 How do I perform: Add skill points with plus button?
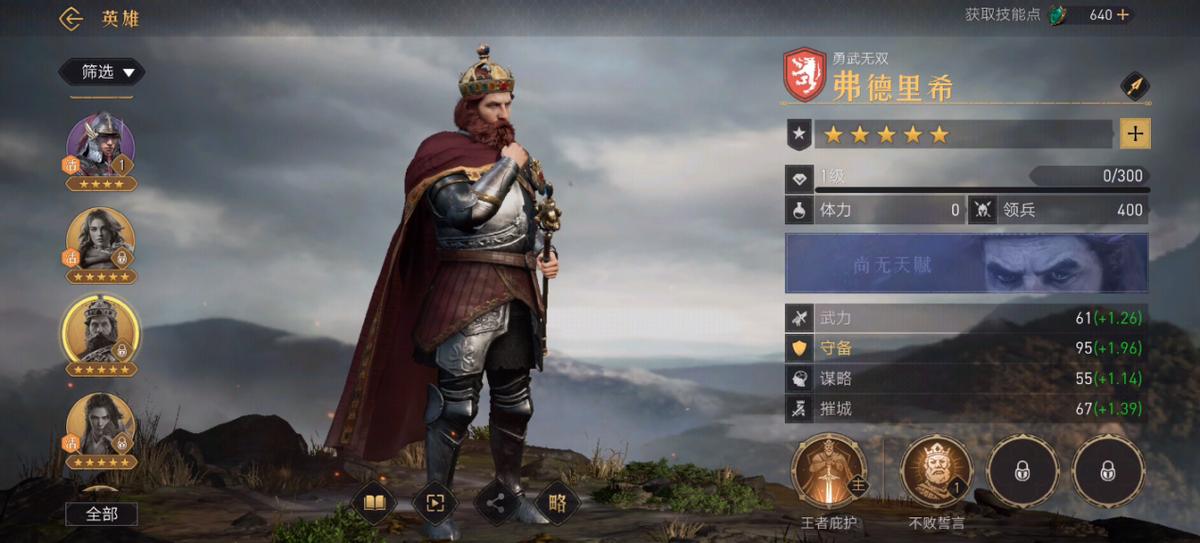pos(1123,15)
